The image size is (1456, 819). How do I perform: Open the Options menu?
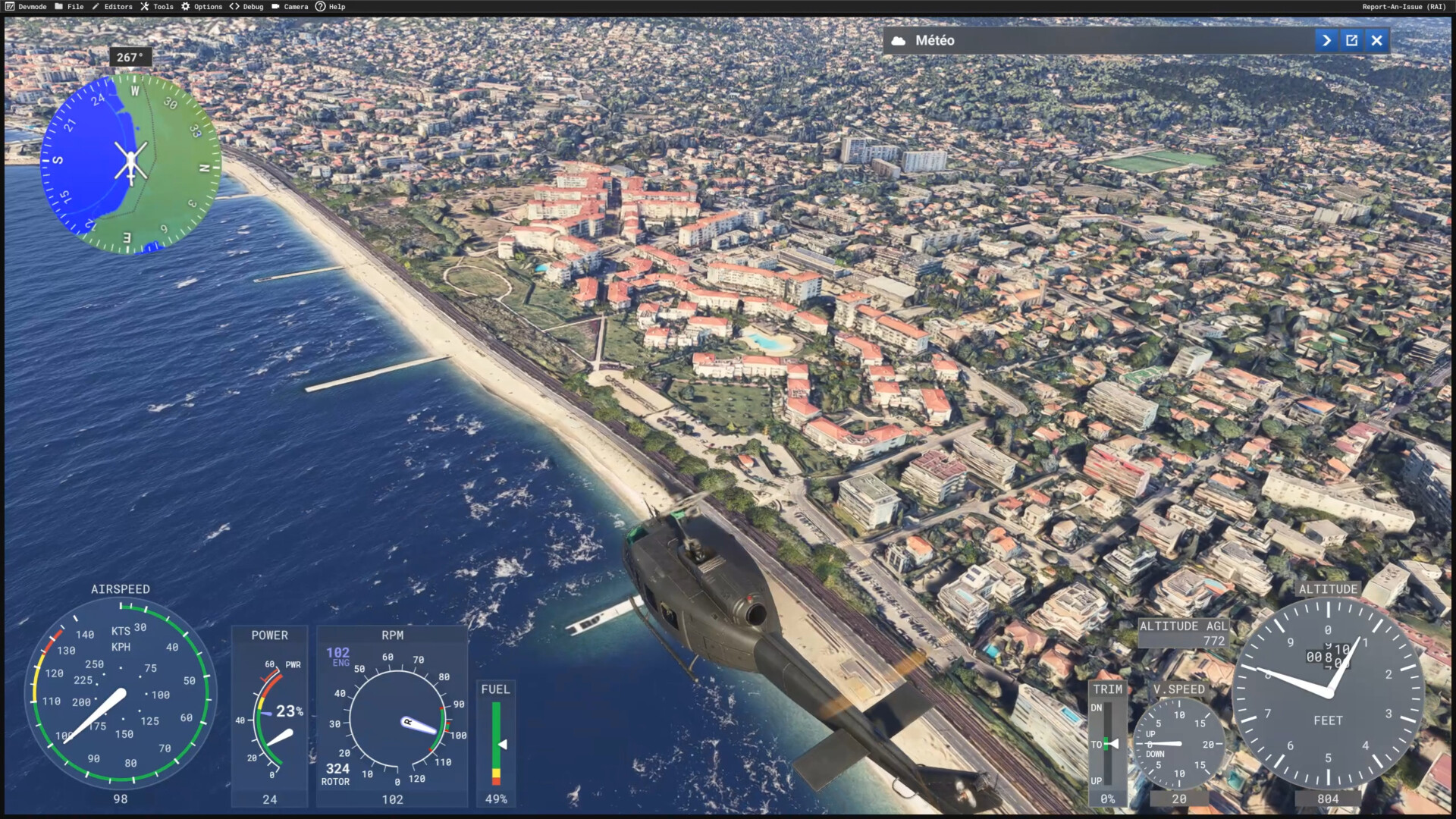point(202,7)
